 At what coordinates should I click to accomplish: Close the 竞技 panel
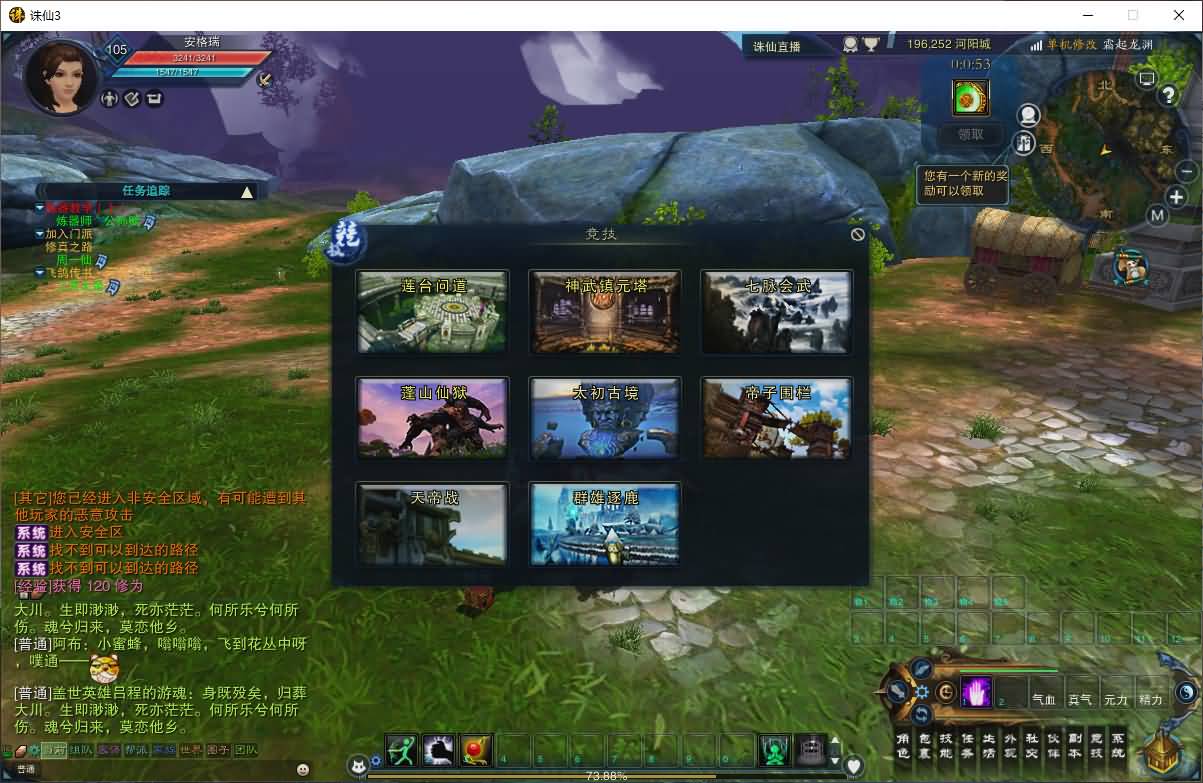coord(857,234)
